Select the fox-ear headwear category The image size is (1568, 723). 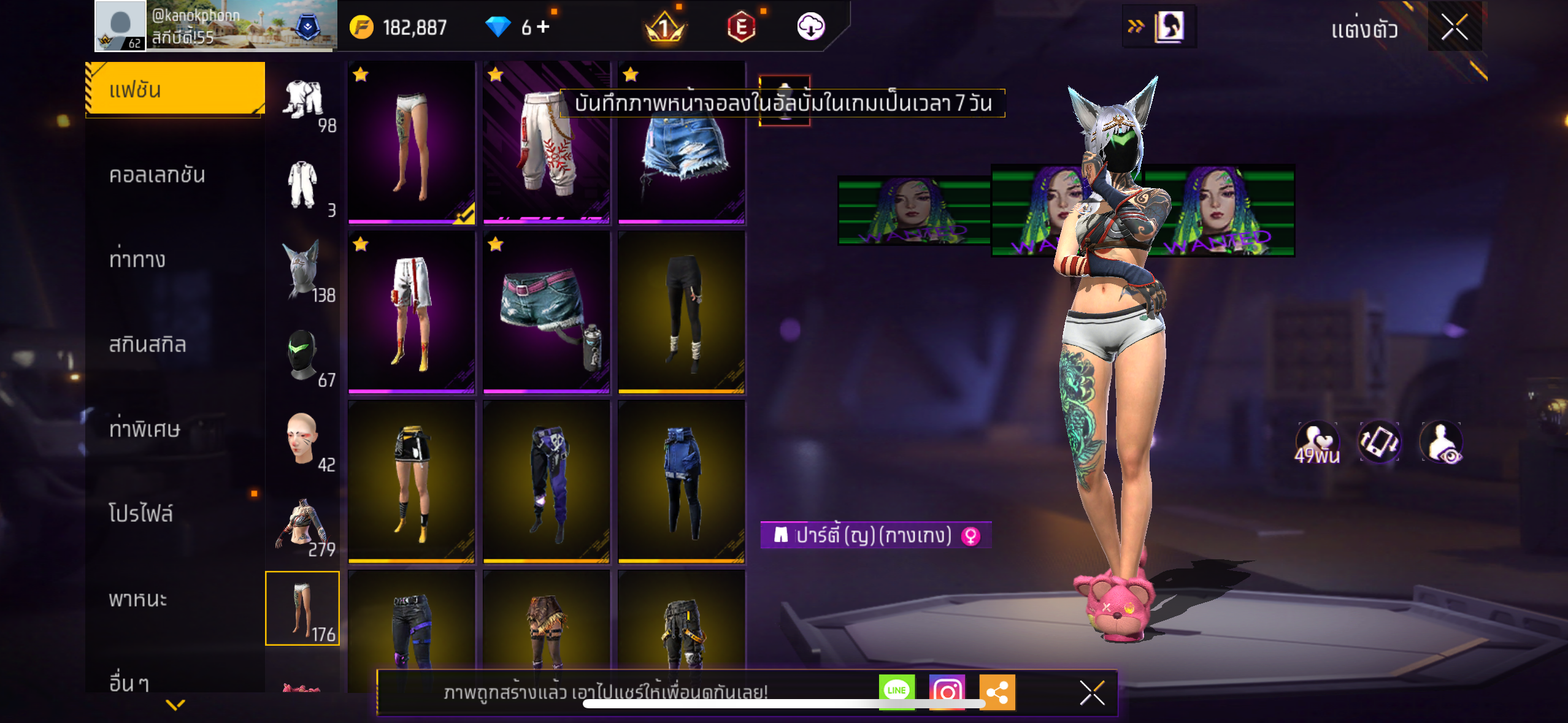[x=302, y=270]
